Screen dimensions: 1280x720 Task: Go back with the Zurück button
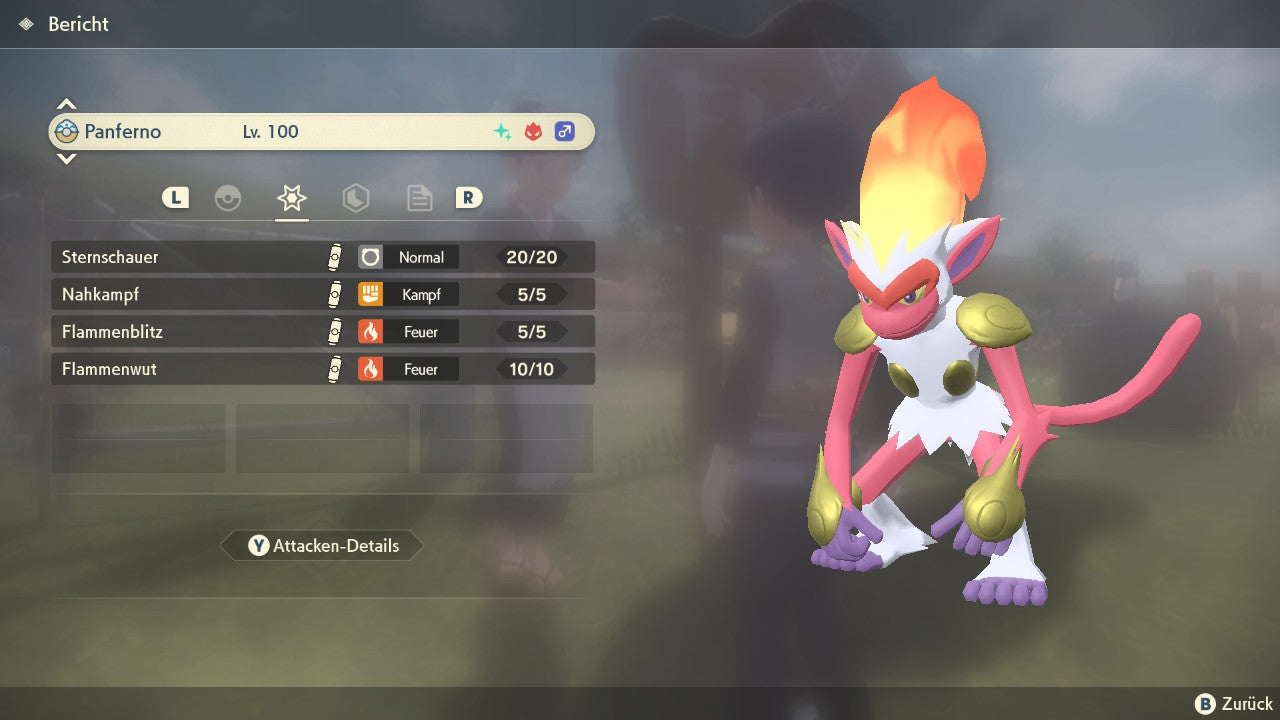pyautogui.click(x=1234, y=703)
